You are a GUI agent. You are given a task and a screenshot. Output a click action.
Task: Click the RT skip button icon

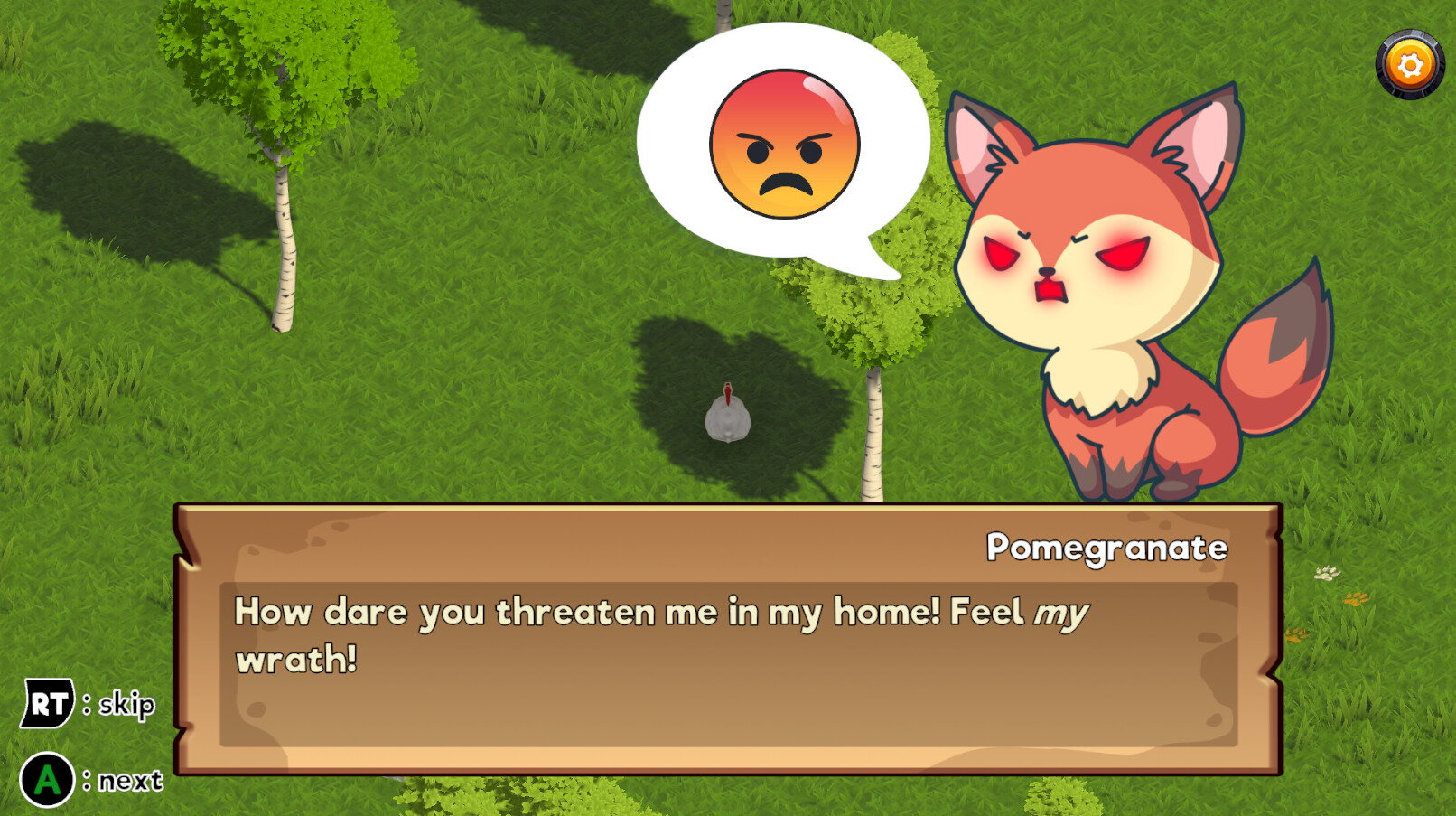50,701
